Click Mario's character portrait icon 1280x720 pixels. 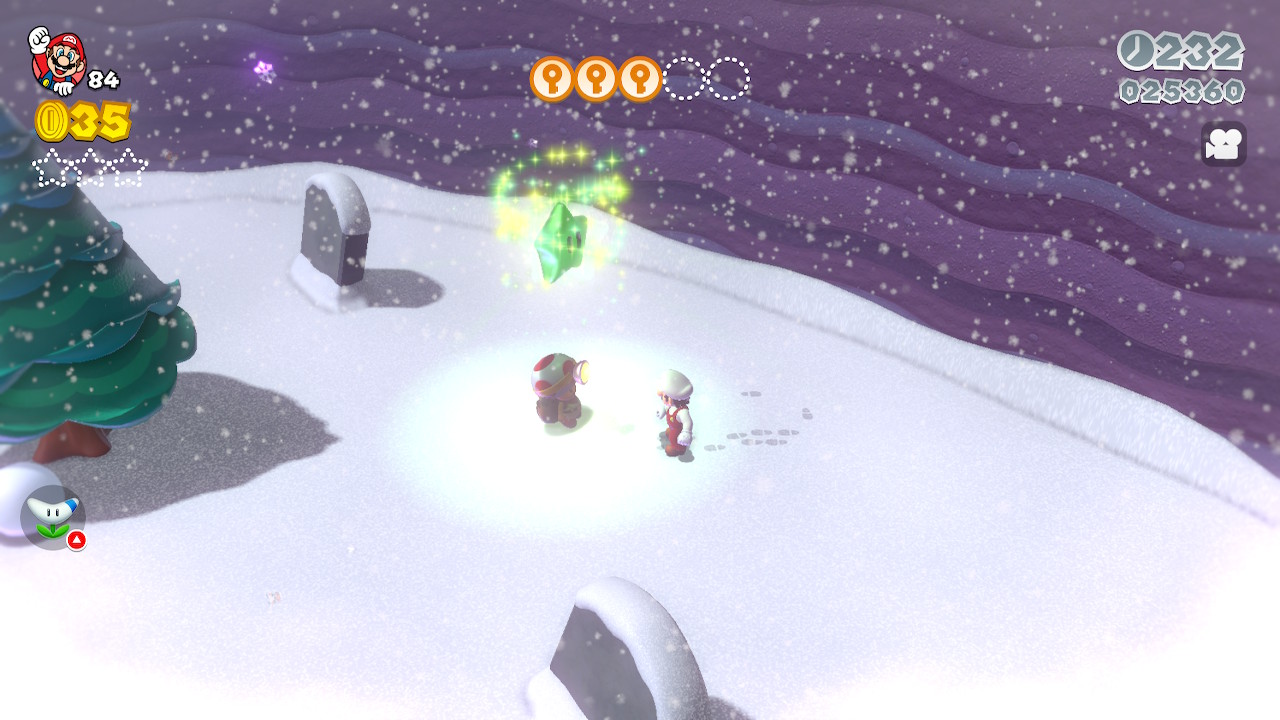(57, 59)
